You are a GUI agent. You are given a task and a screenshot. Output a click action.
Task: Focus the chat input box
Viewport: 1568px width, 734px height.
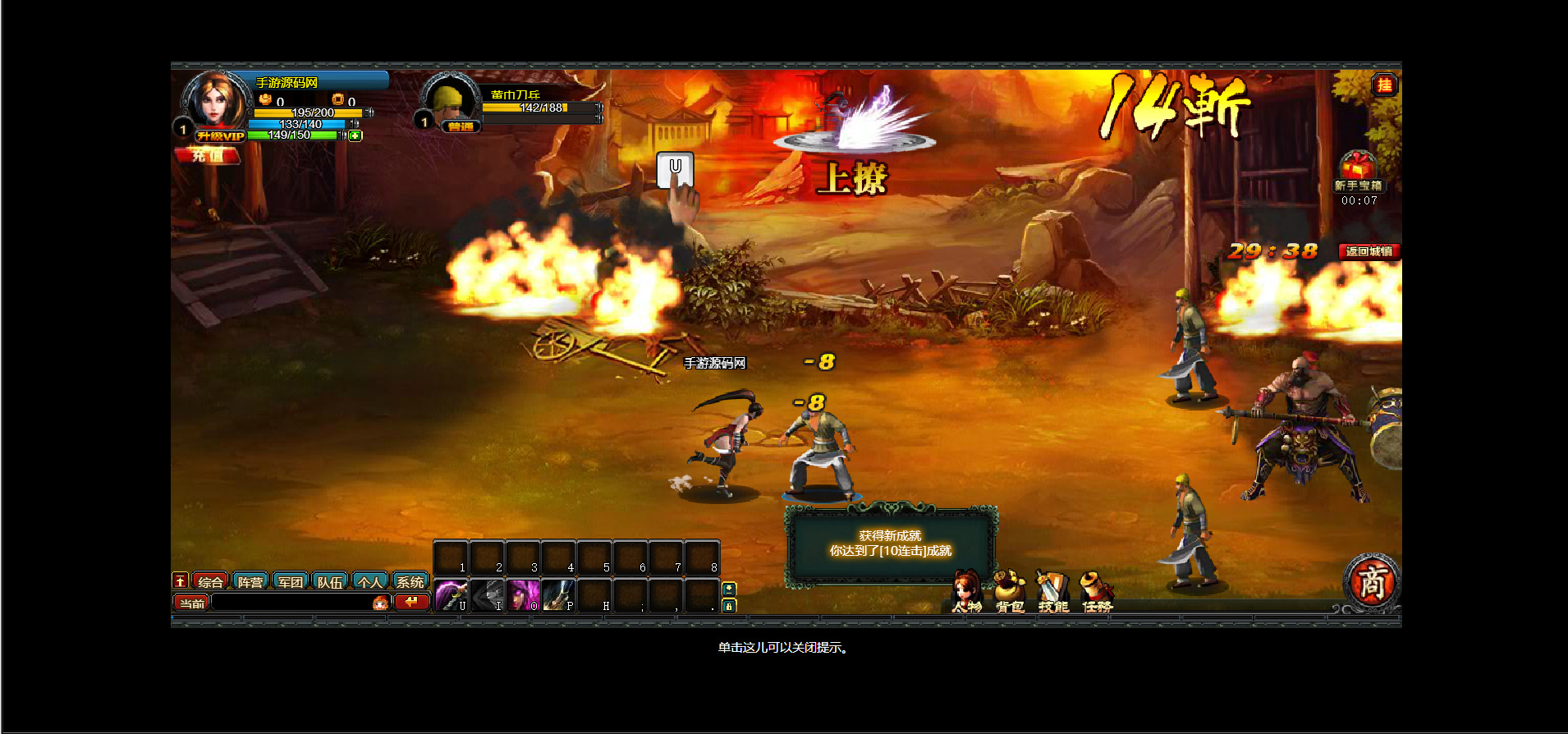point(291,603)
